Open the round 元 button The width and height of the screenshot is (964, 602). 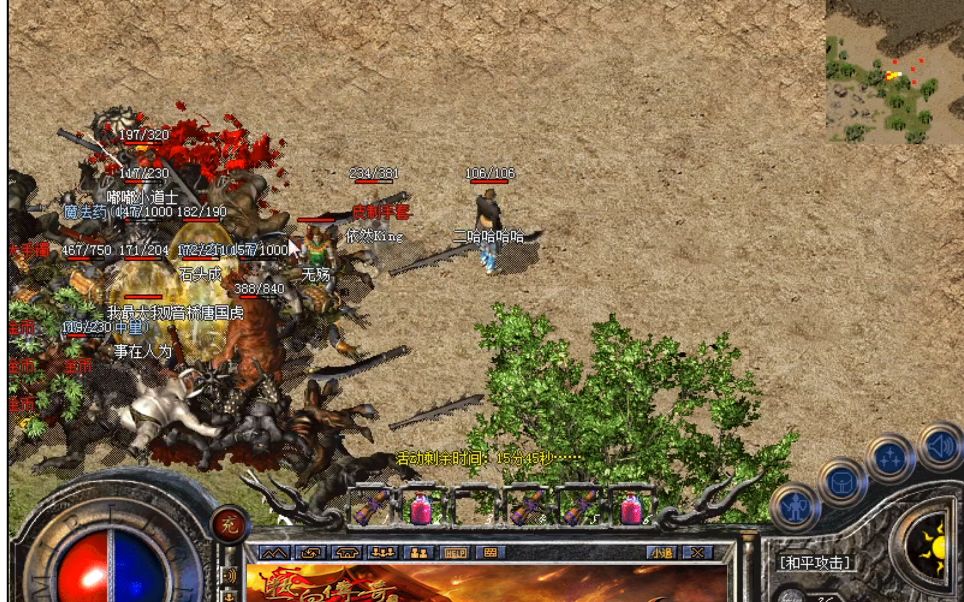tap(229, 523)
